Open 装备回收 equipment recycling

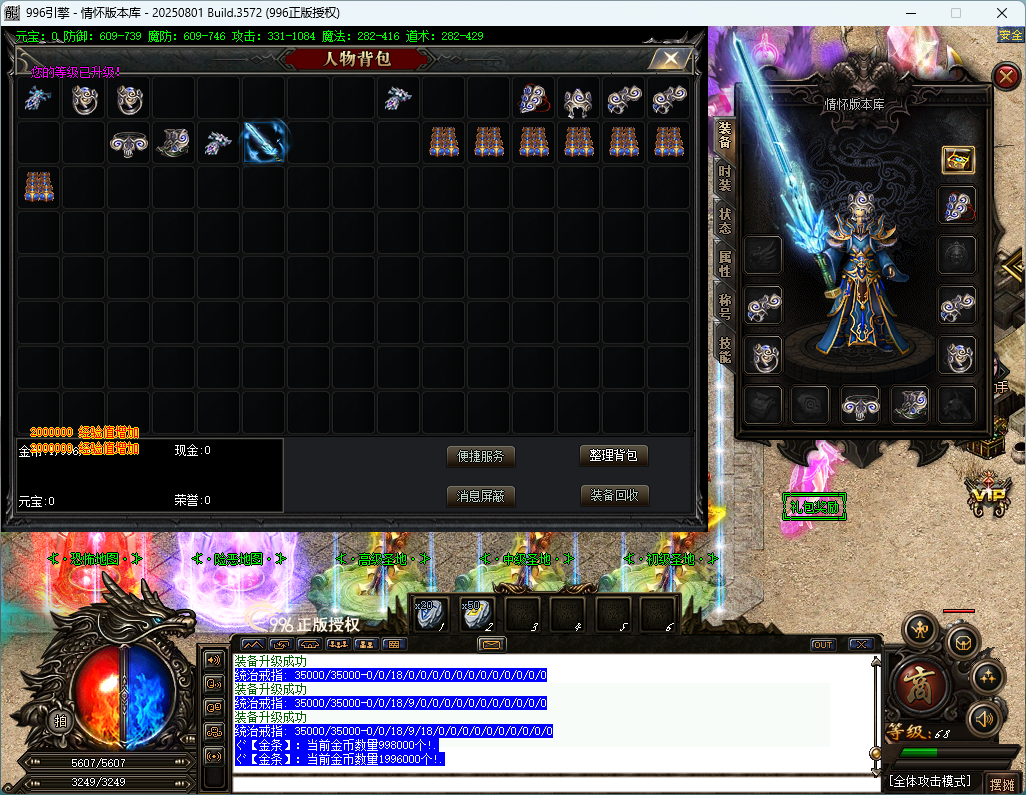point(614,495)
